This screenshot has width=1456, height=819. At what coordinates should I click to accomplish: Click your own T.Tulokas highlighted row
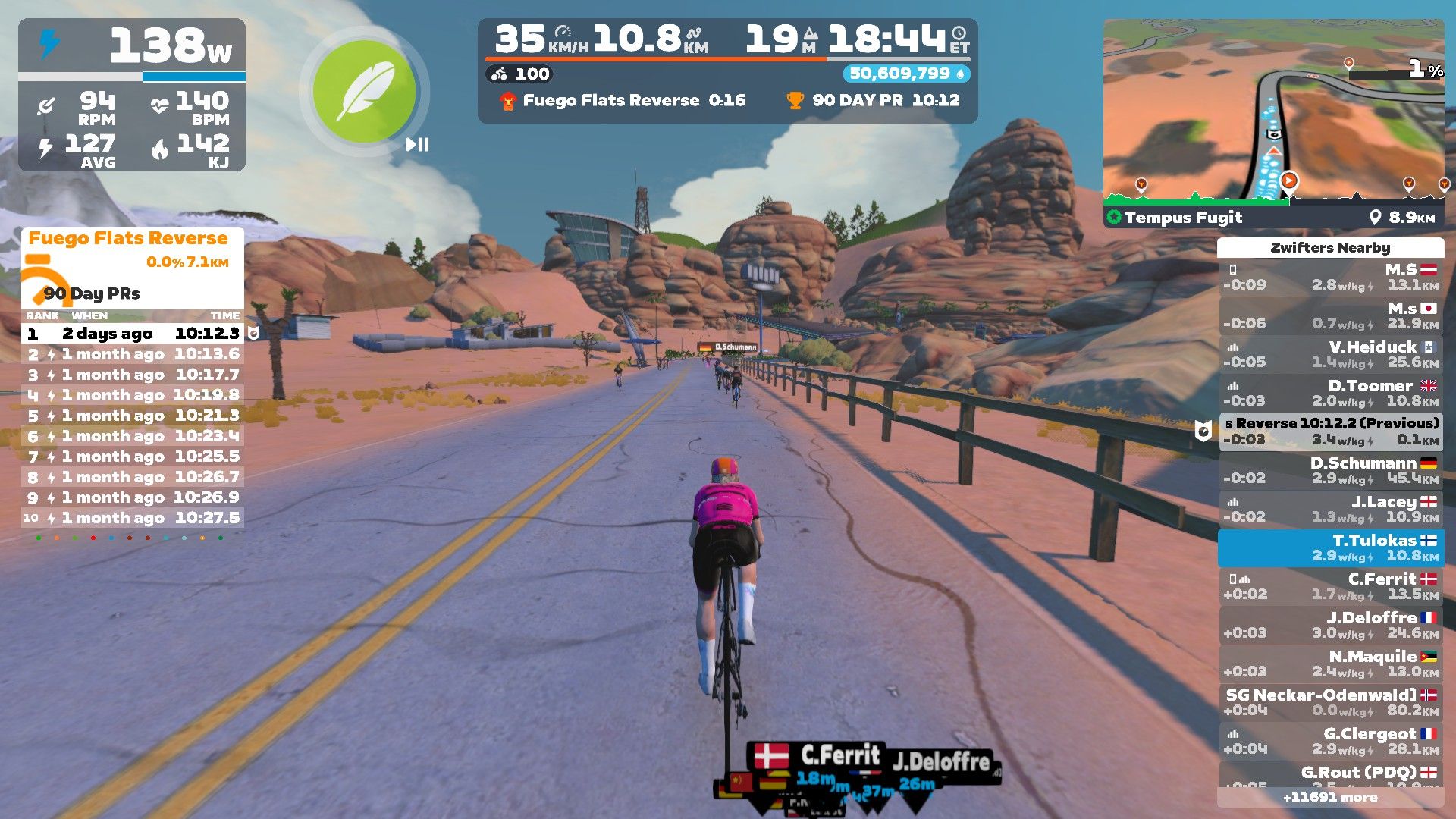click(1331, 548)
